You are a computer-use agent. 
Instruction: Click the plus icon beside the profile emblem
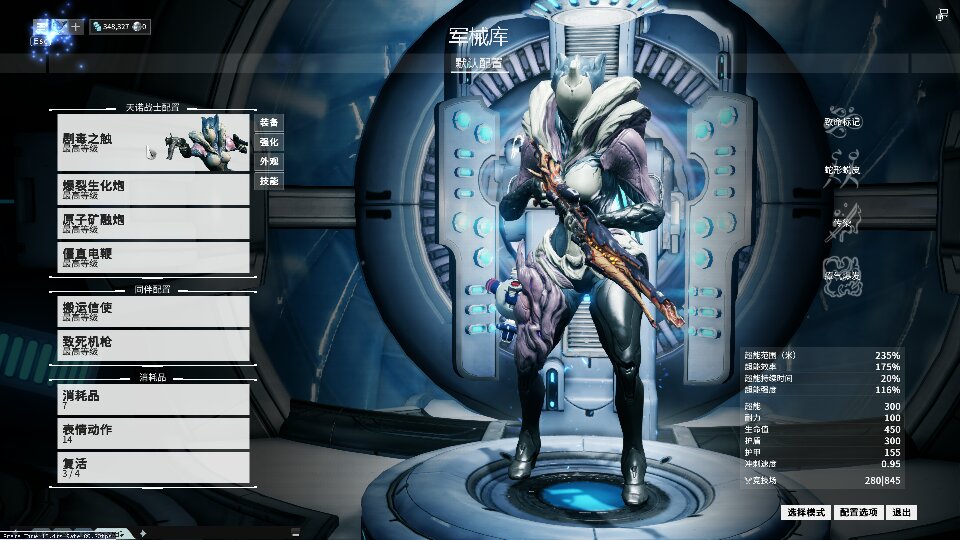coord(76,27)
